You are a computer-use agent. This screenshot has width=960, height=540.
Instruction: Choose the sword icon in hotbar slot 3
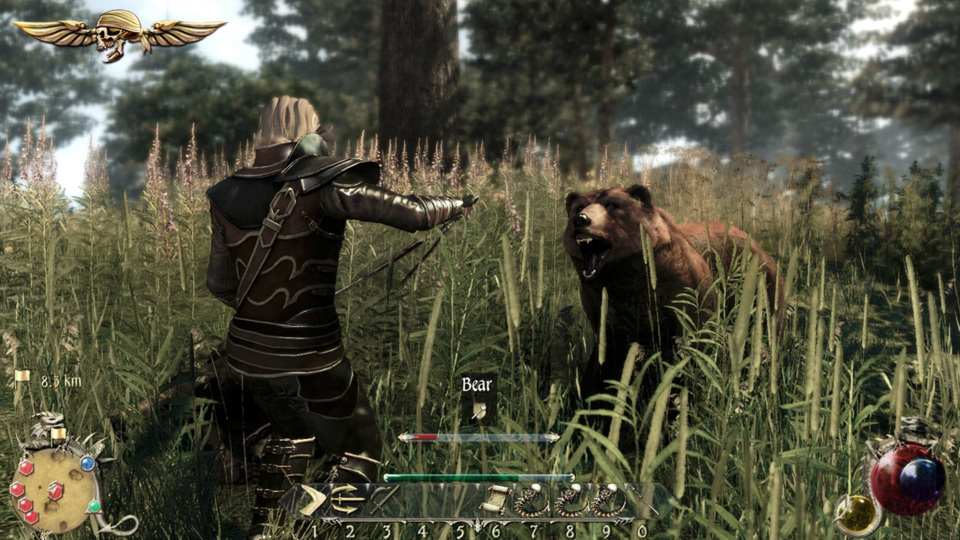(x=386, y=500)
